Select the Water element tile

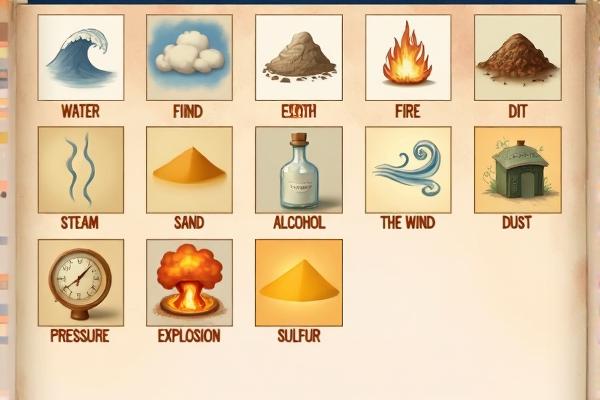click(x=81, y=58)
